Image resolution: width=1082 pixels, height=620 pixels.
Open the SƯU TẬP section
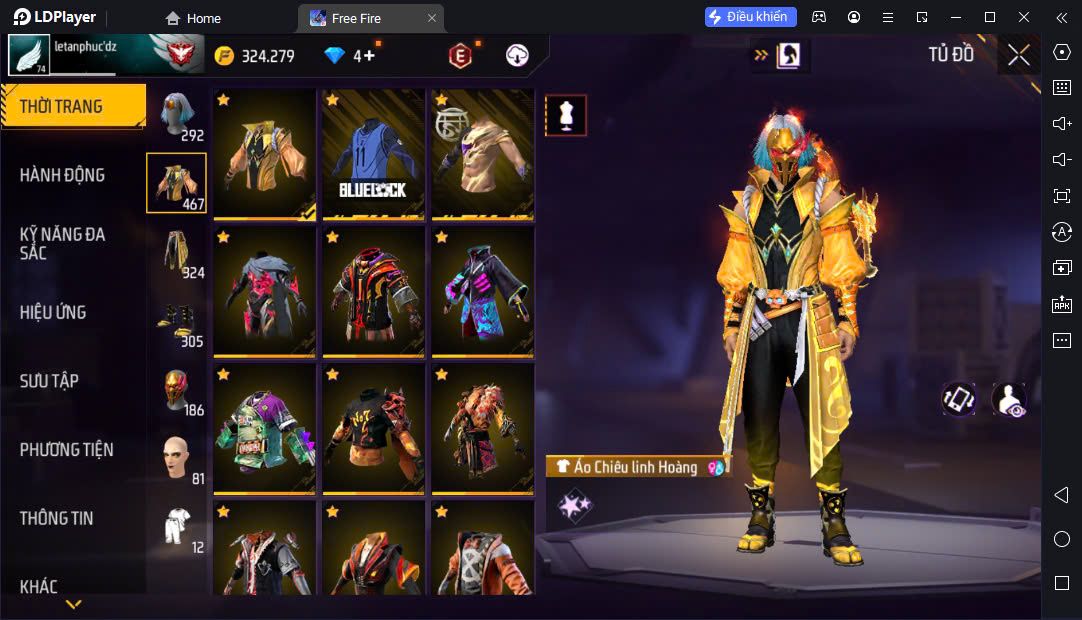[49, 381]
